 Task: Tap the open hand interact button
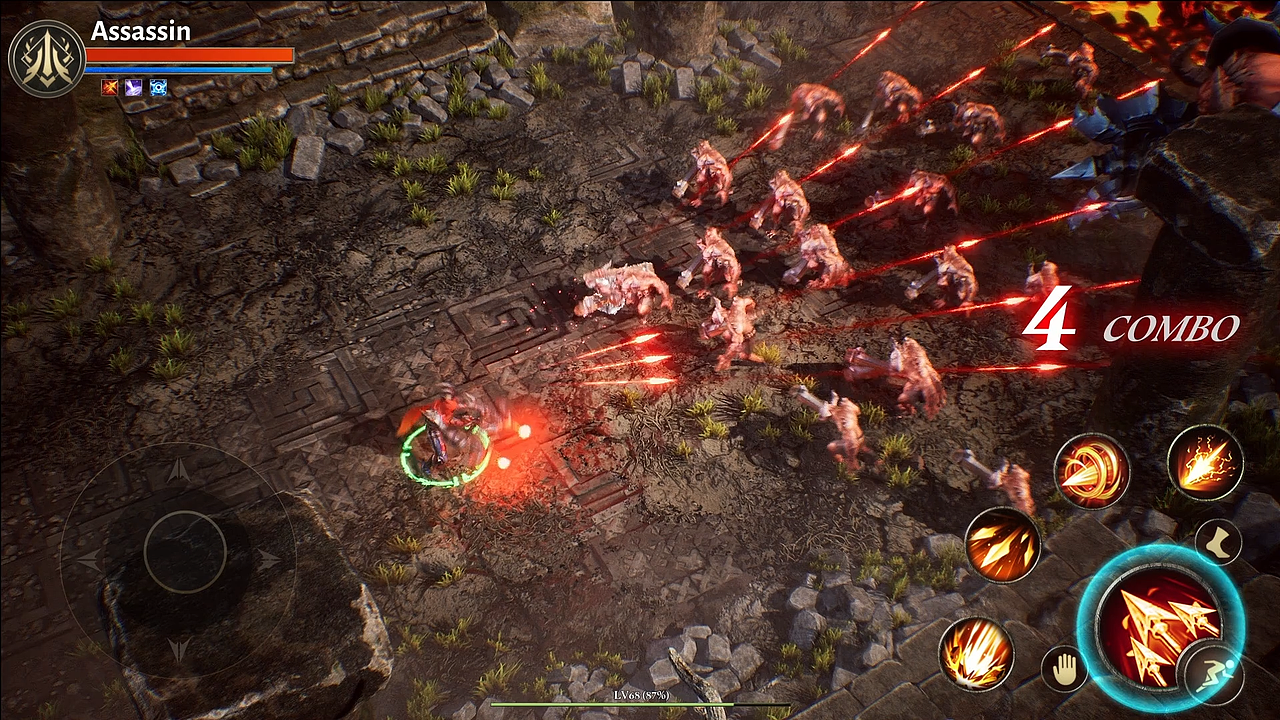pos(1064,669)
